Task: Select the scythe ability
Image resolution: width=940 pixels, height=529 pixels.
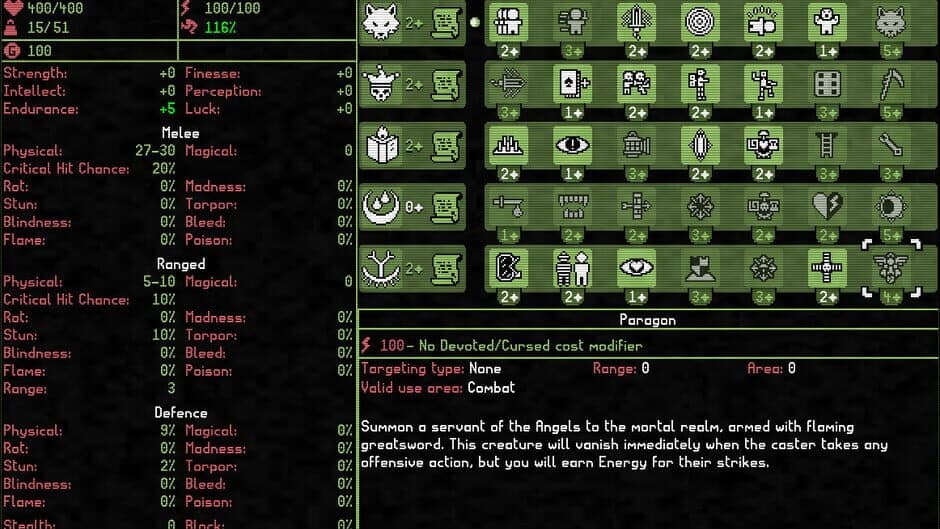Action: click(890, 83)
